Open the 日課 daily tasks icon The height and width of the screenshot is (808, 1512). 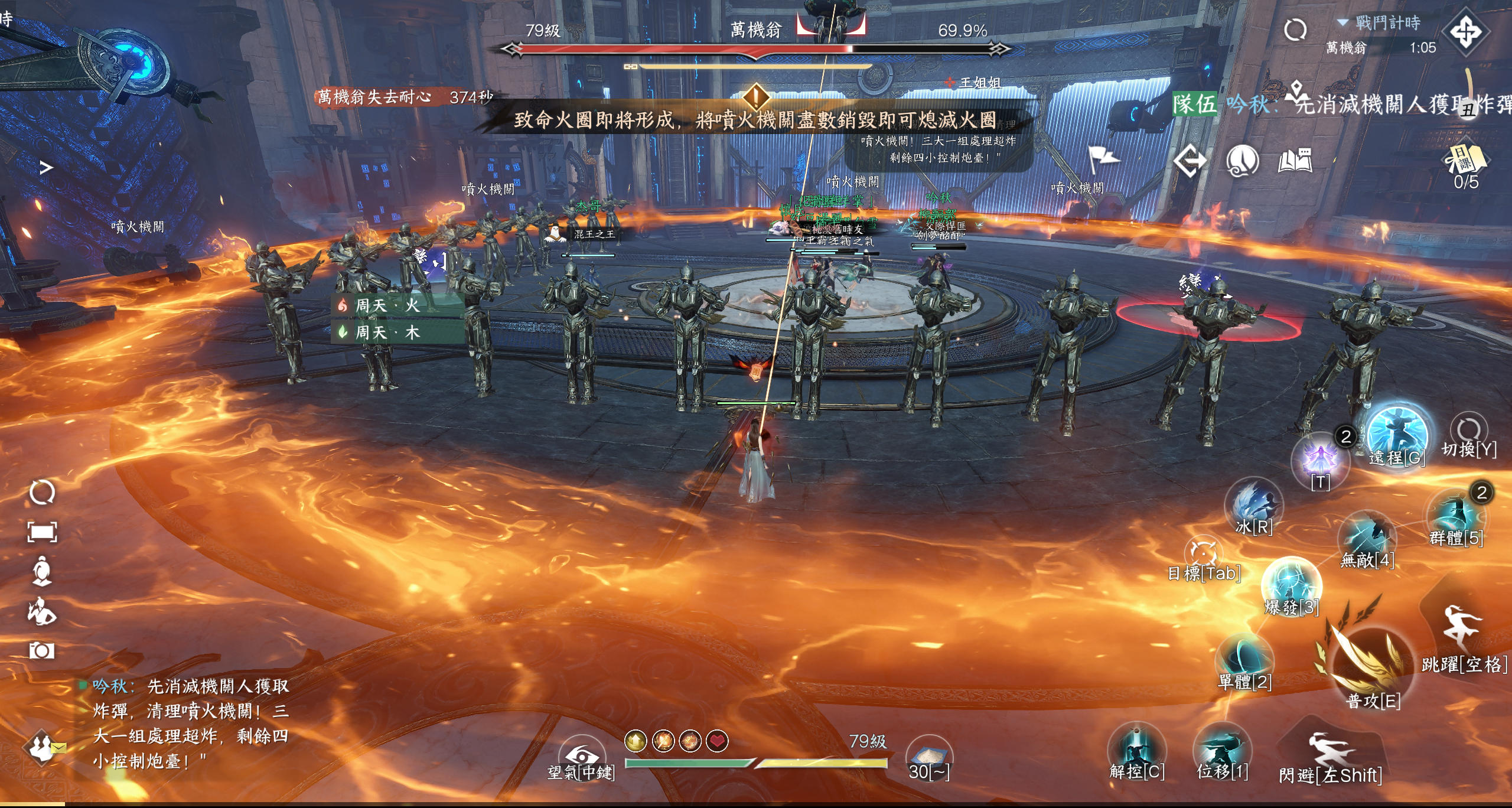tap(1466, 159)
